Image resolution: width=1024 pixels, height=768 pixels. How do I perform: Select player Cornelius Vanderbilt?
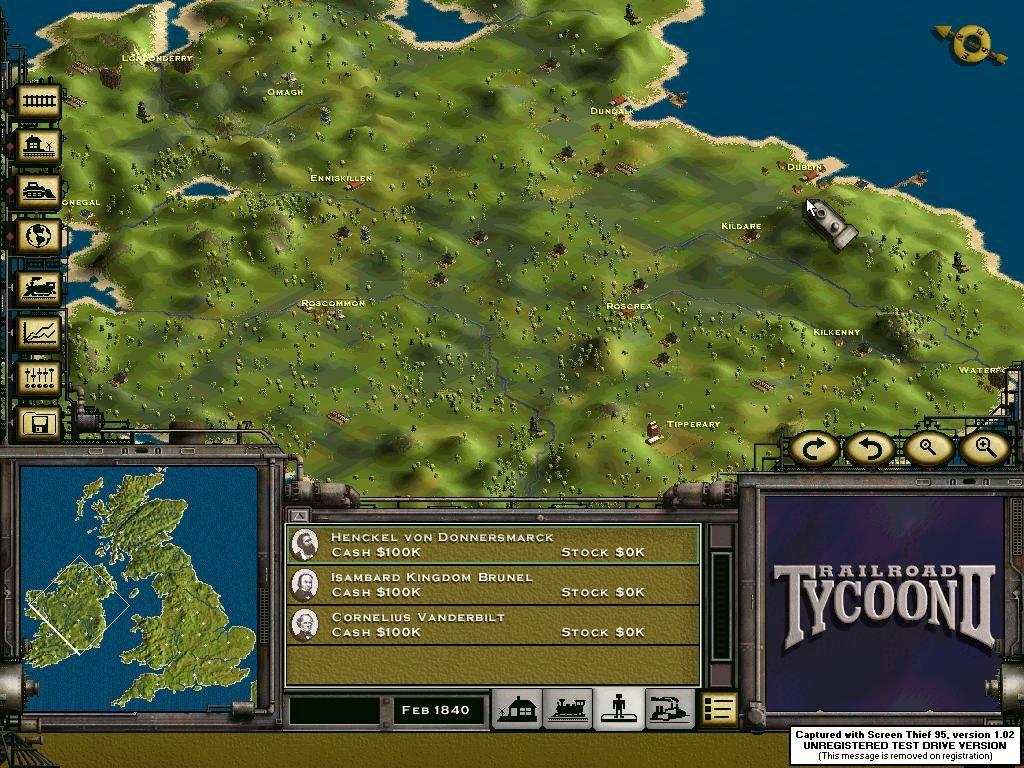[x=492, y=624]
